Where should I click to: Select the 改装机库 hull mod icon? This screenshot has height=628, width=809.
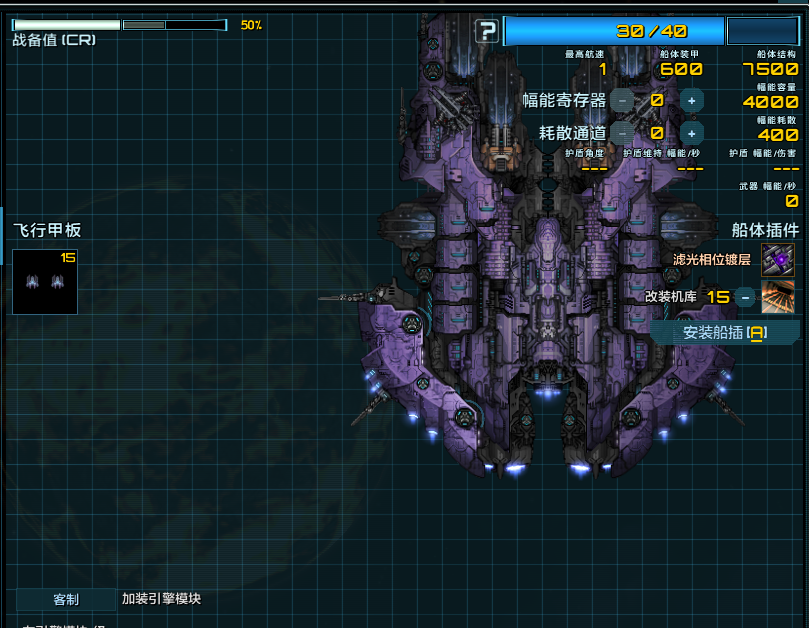777,297
